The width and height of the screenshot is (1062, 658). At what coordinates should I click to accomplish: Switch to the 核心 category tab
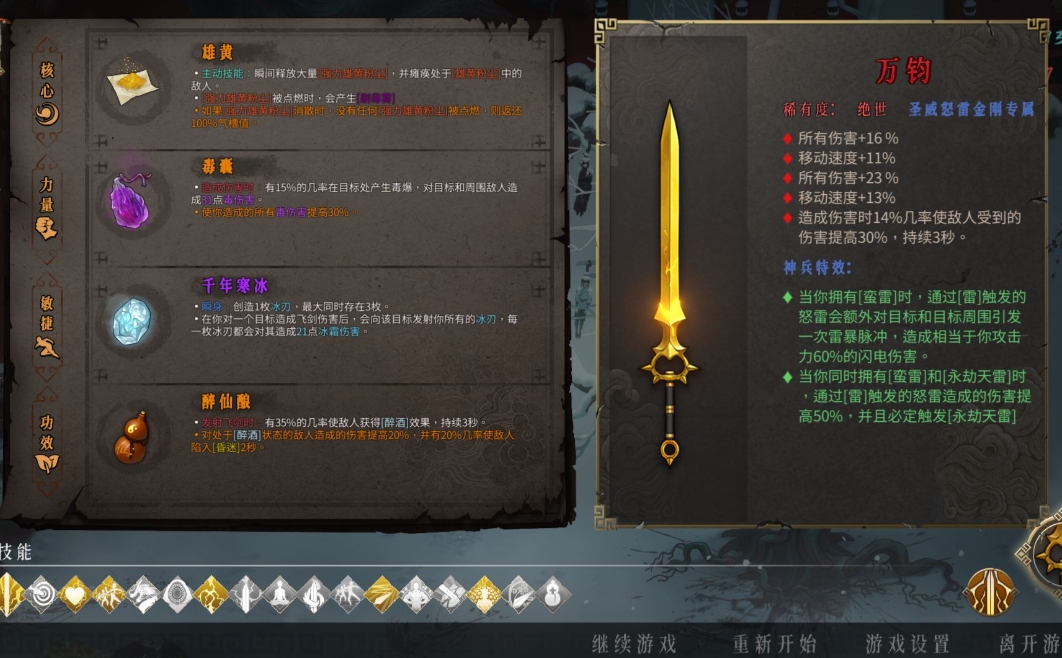[47, 92]
